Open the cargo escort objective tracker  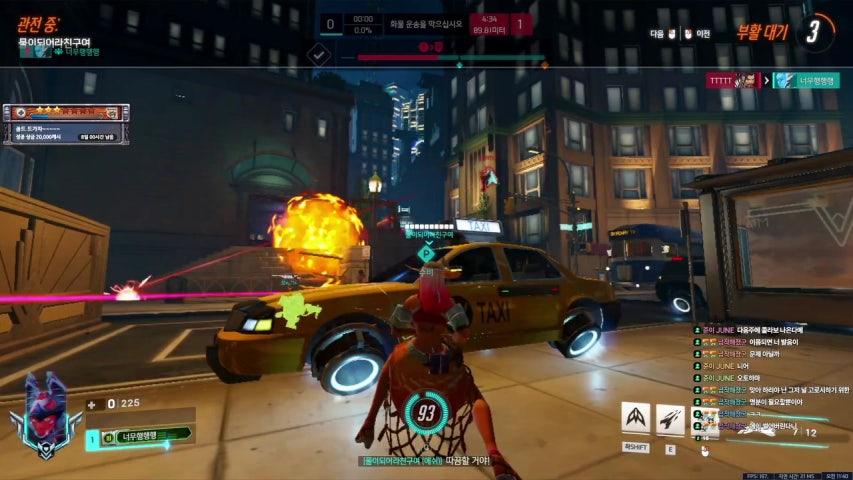pos(425,25)
